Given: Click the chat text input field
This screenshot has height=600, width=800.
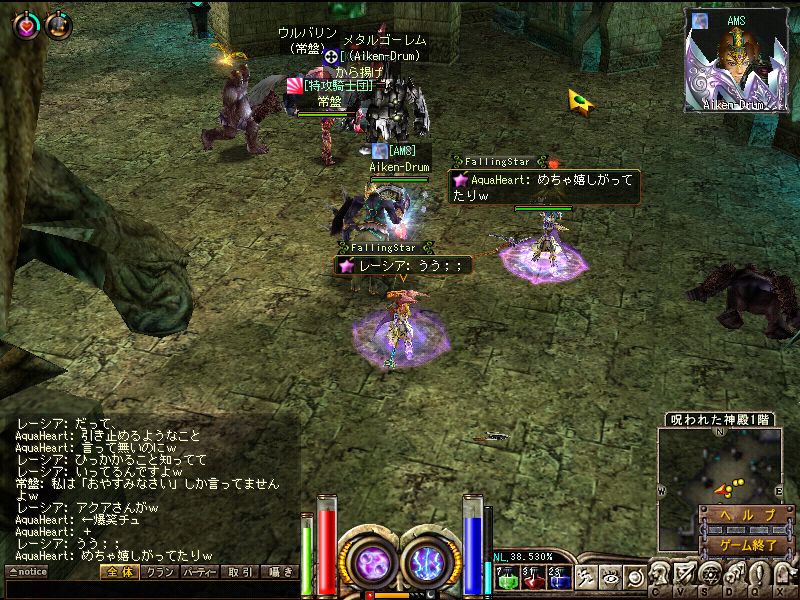Looking at the screenshot, I should pos(150,589).
